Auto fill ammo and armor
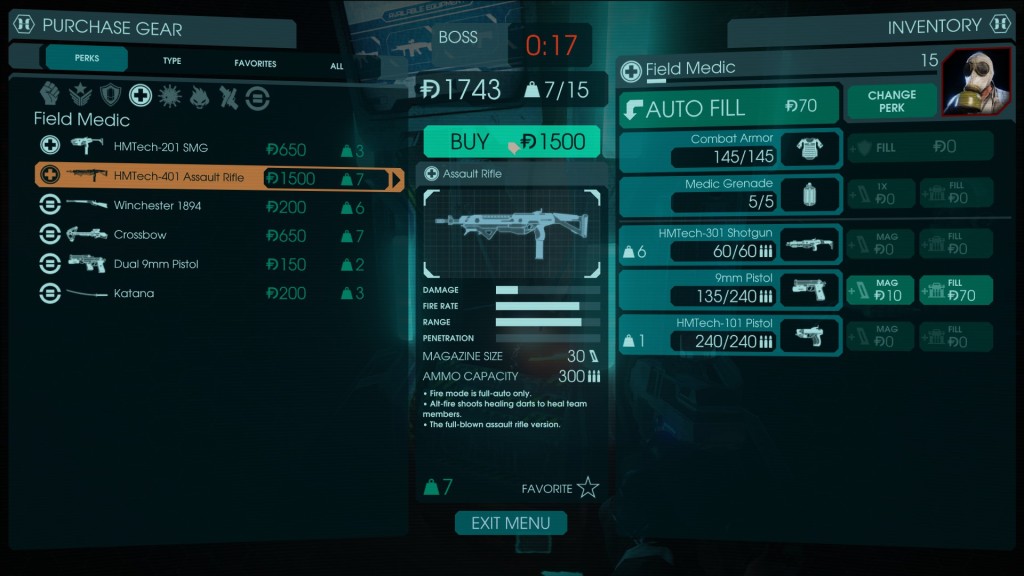 tap(728, 107)
